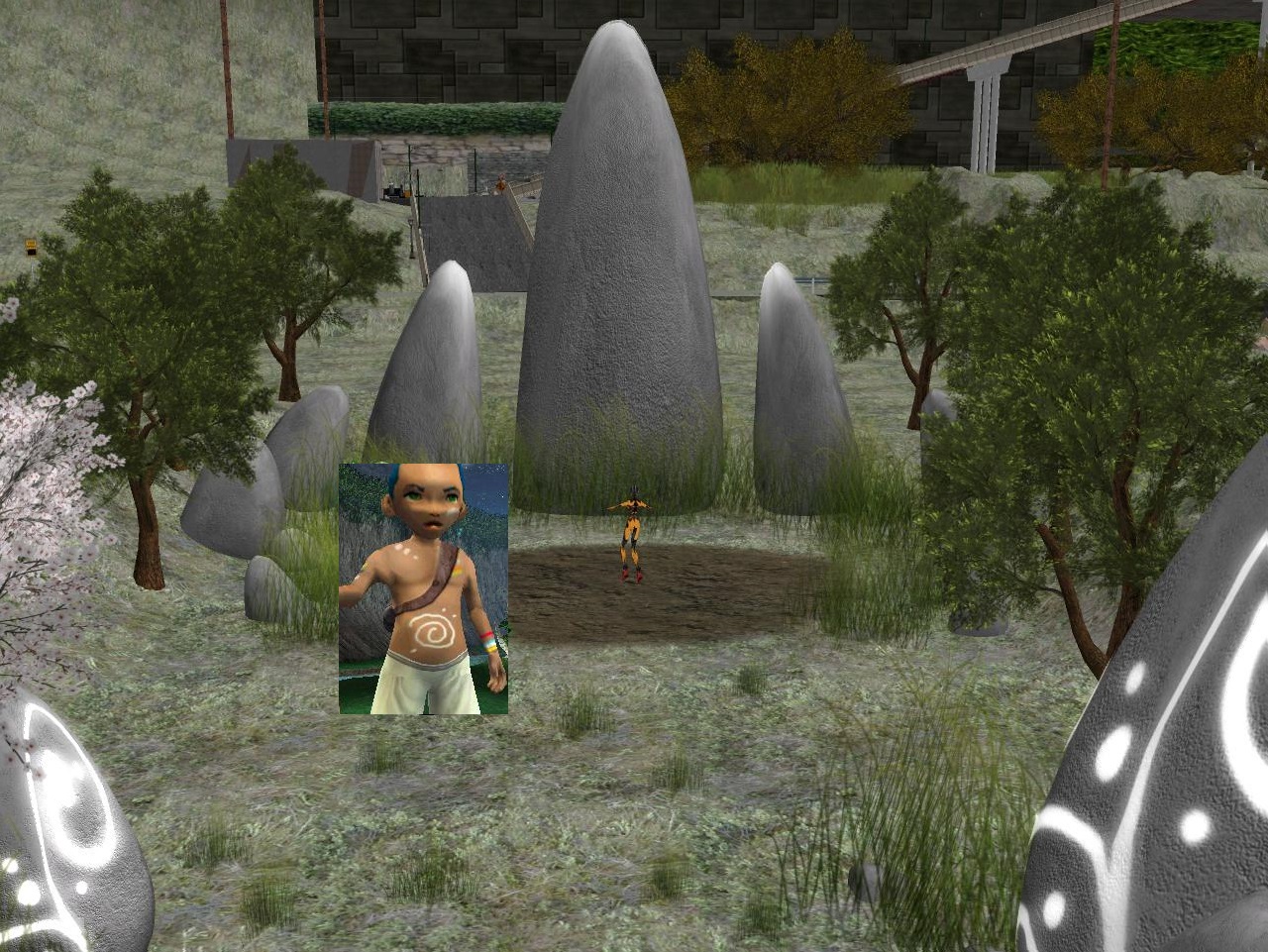Click the inset blue-haired character portrait
Image resolution: width=1268 pixels, height=952 pixels.
pyautogui.click(x=423, y=588)
